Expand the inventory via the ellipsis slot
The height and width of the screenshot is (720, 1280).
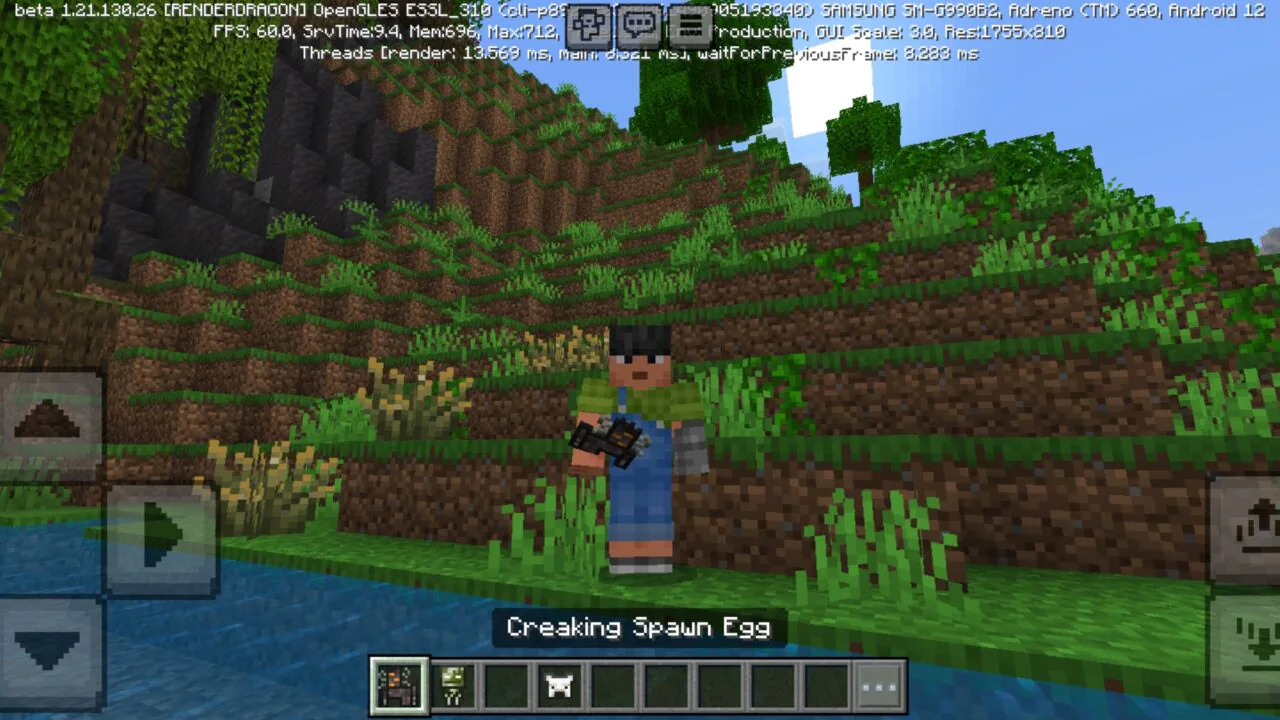[x=878, y=686]
